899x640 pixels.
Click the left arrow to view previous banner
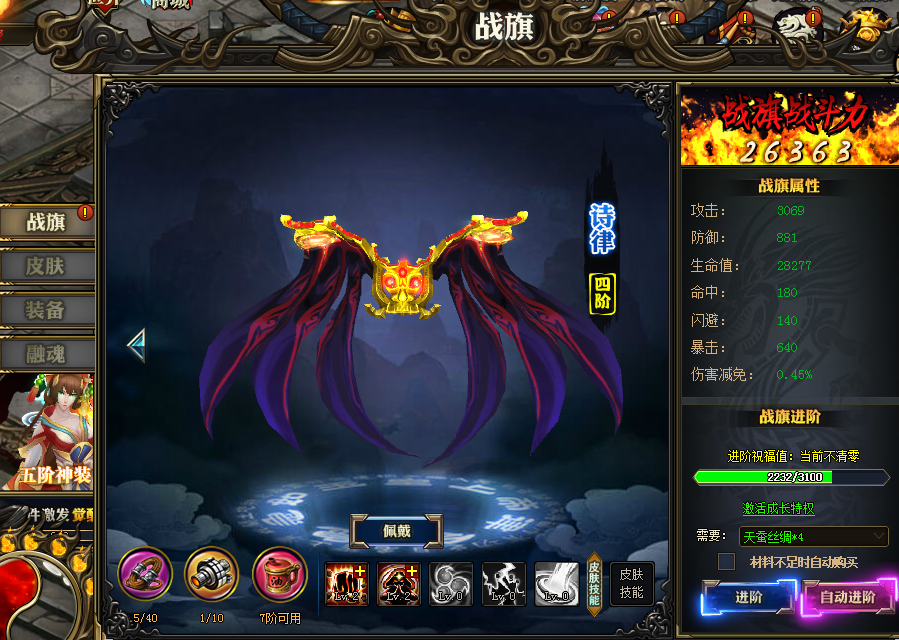click(x=136, y=345)
